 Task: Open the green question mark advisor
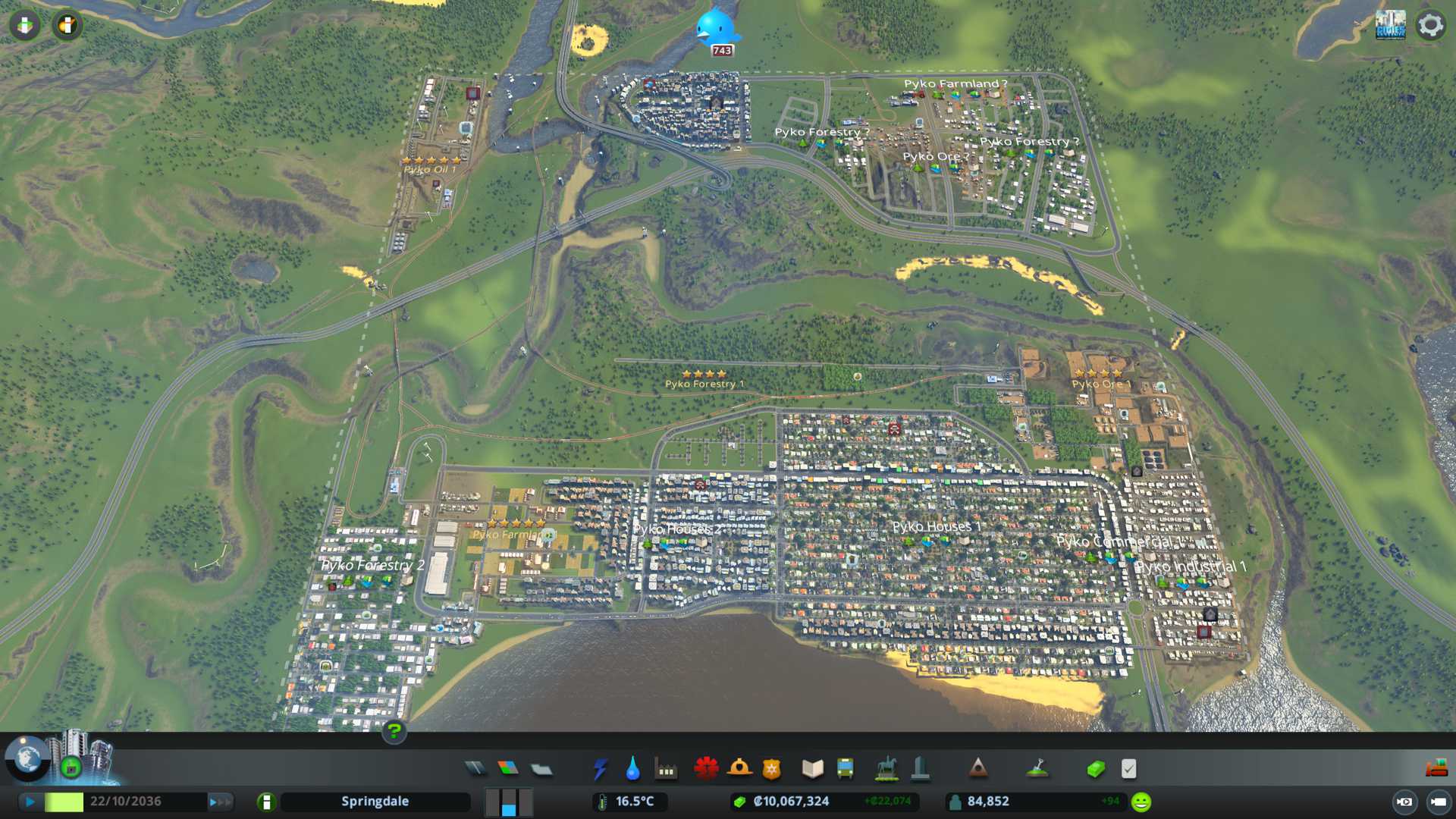click(394, 732)
